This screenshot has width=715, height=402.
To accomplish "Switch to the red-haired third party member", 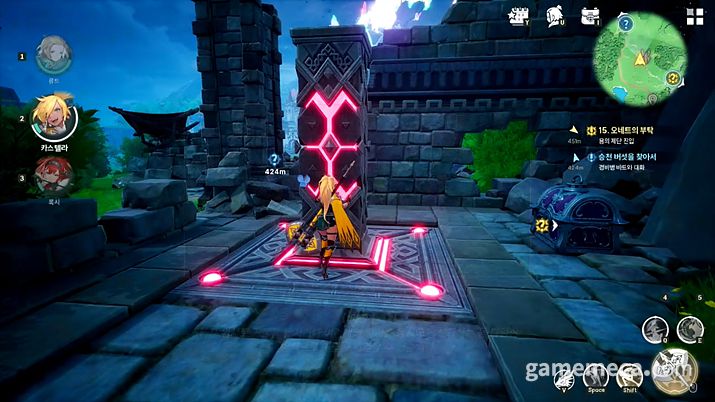I will (x=52, y=176).
